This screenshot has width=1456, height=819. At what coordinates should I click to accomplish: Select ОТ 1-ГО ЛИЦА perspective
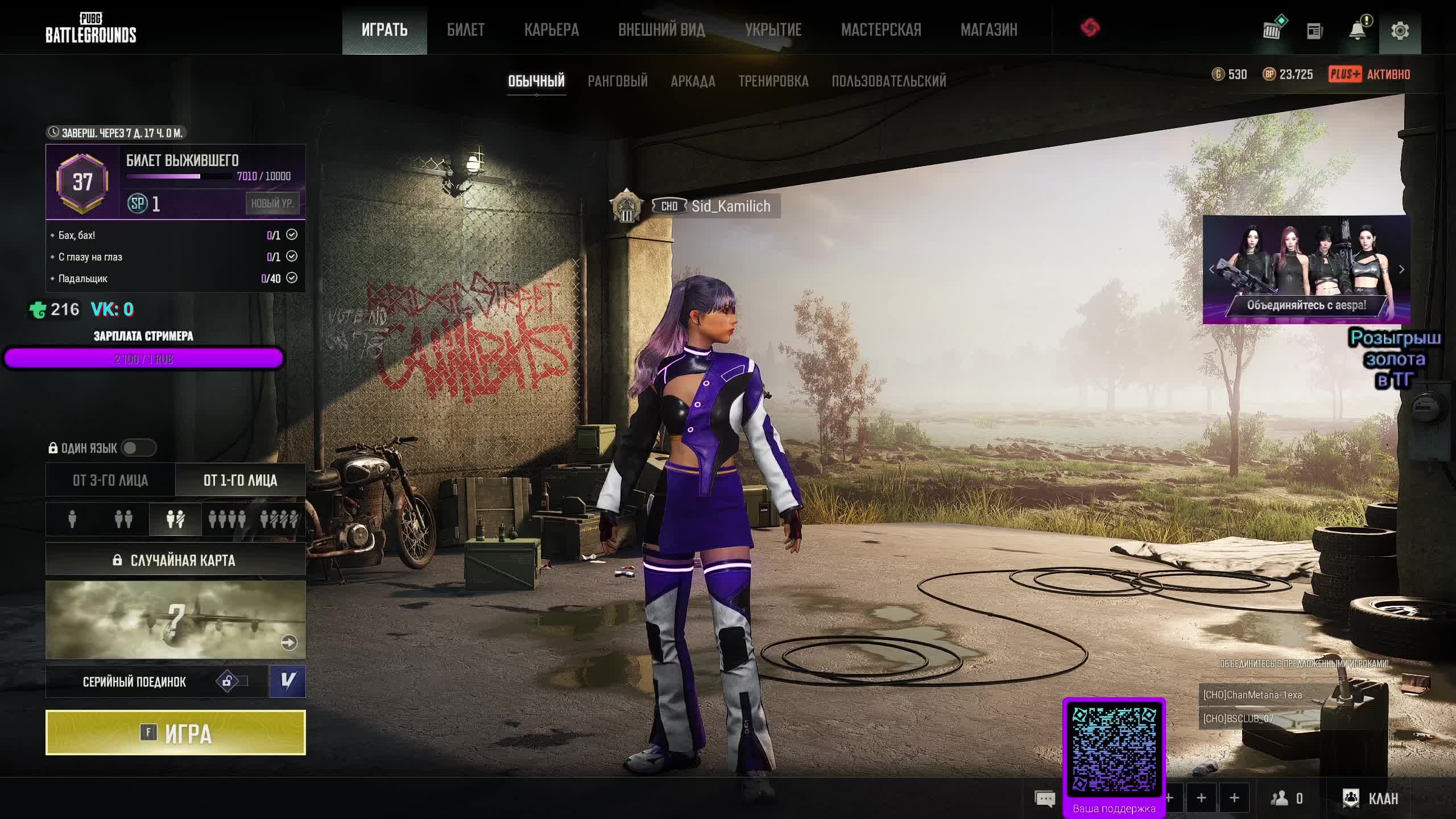(x=240, y=481)
